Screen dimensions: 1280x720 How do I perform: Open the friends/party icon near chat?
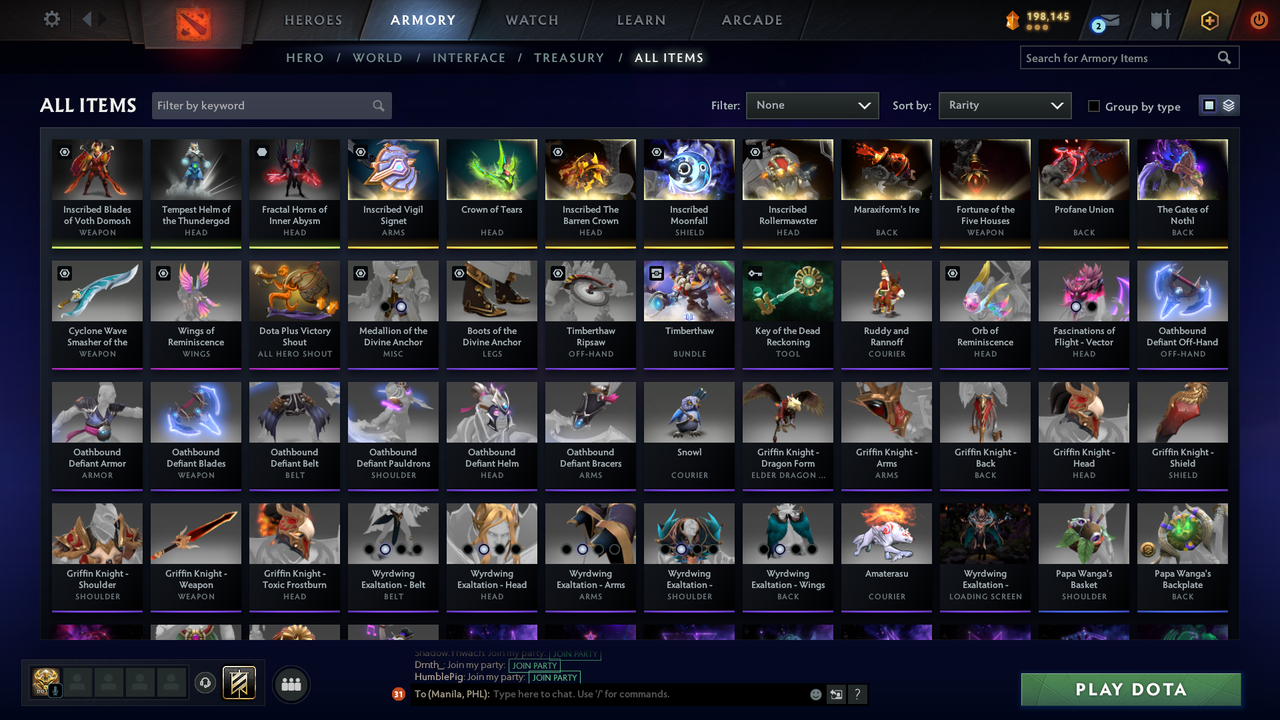click(289, 684)
